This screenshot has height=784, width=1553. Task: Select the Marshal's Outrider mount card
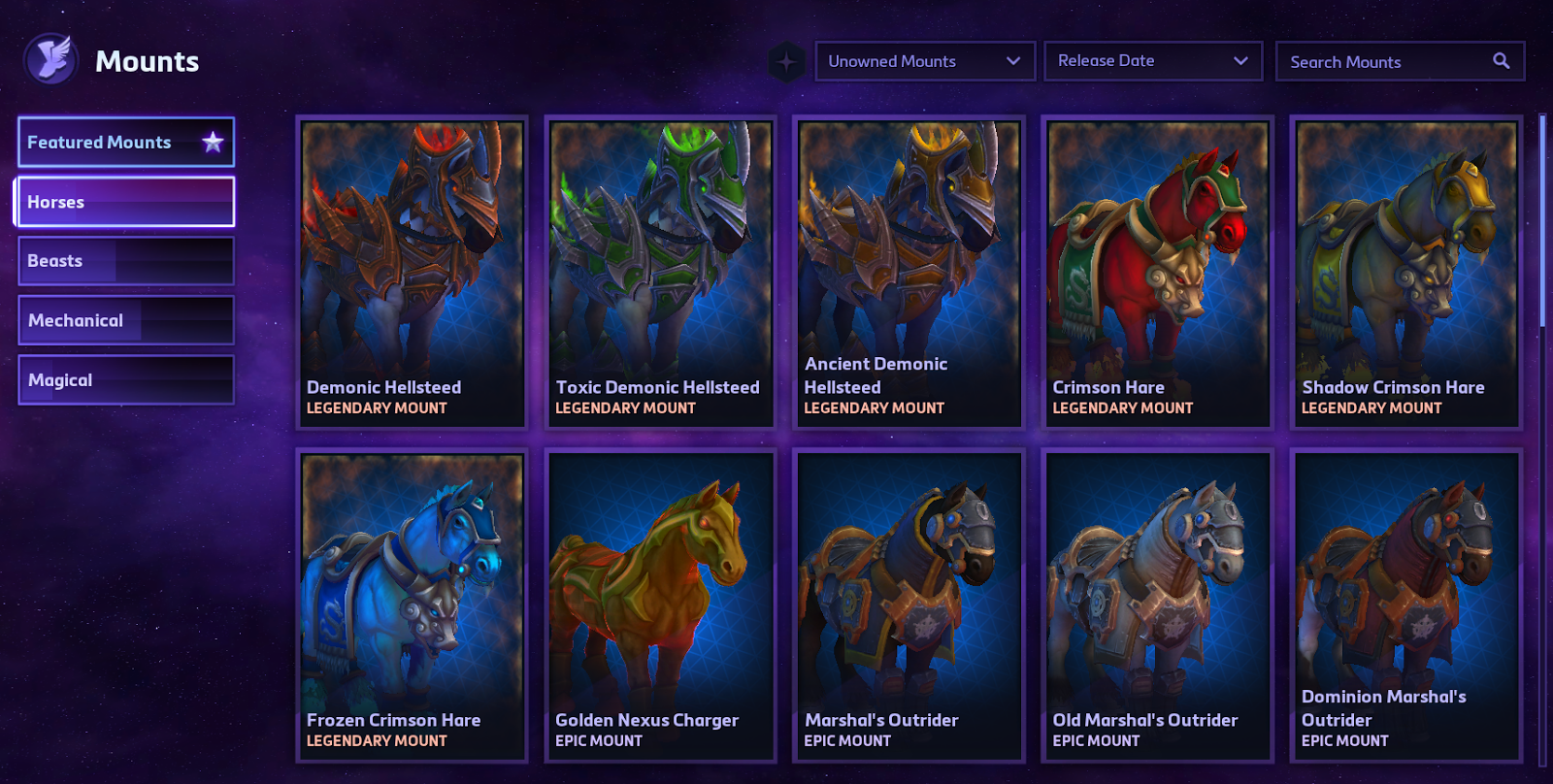(909, 604)
